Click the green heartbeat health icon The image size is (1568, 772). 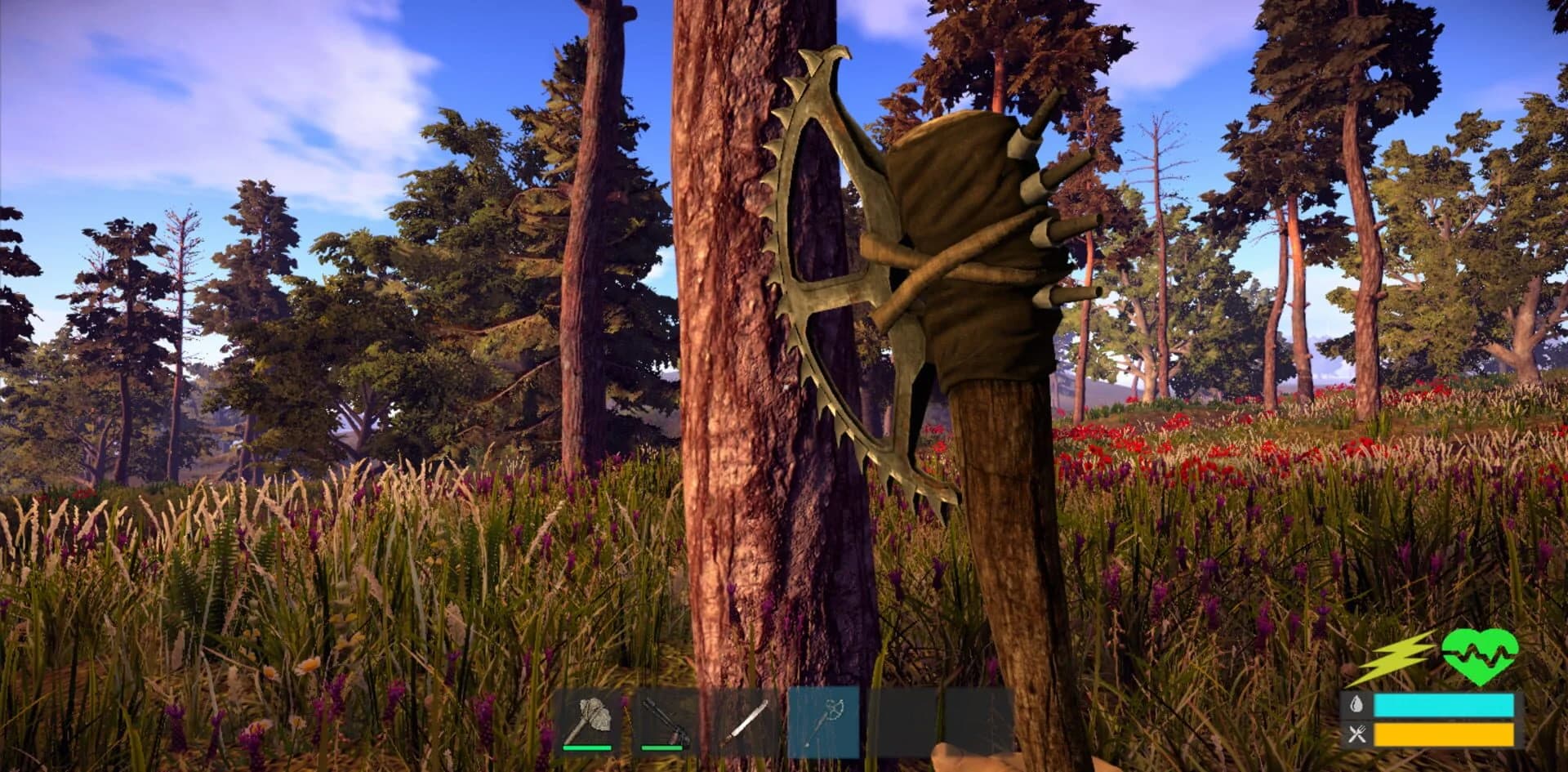click(x=1480, y=658)
